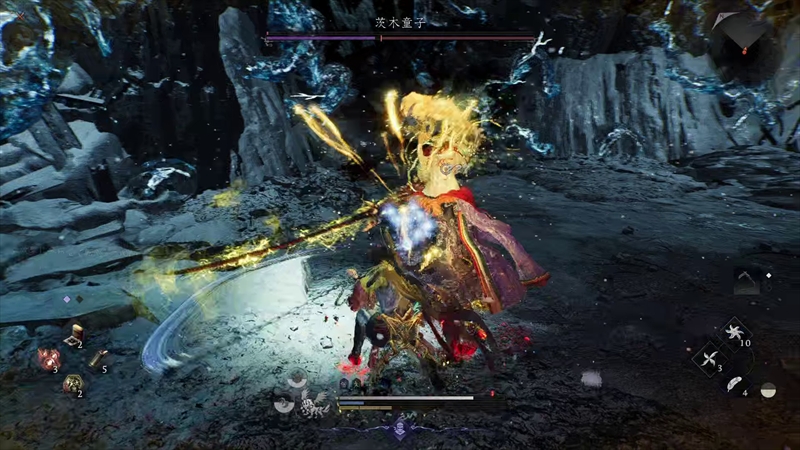This screenshot has width=800, height=450.
Task: Select the red flame talisman item slot
Action: pos(49,359)
